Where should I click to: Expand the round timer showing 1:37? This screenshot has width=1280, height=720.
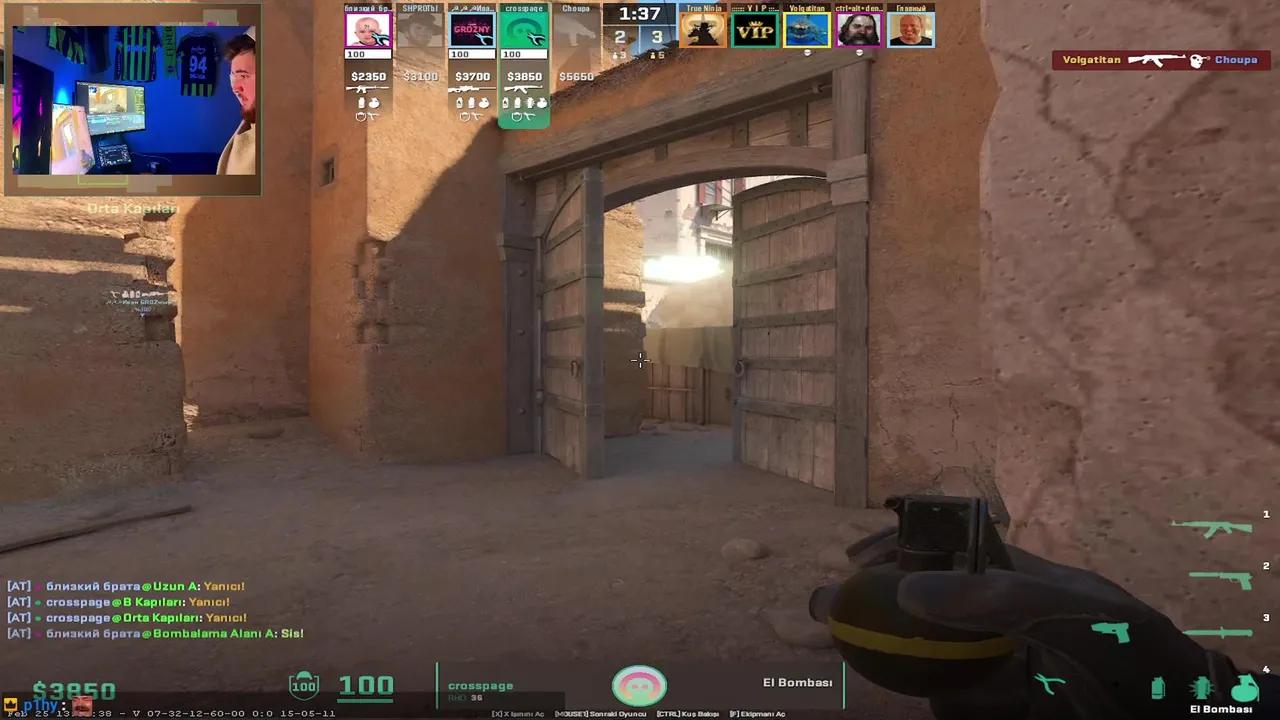[637, 15]
